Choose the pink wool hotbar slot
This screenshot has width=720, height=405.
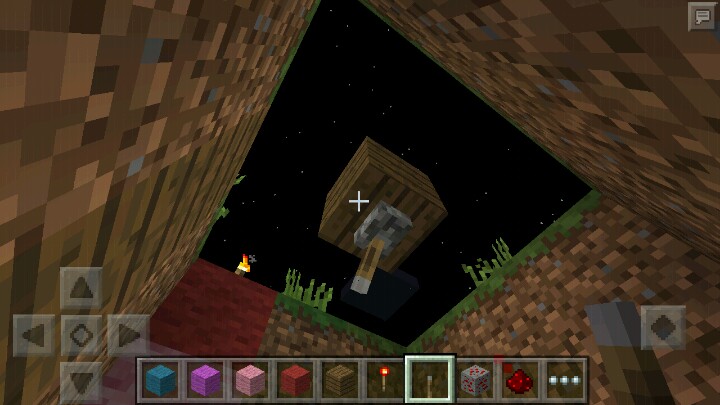pyautogui.click(x=249, y=380)
